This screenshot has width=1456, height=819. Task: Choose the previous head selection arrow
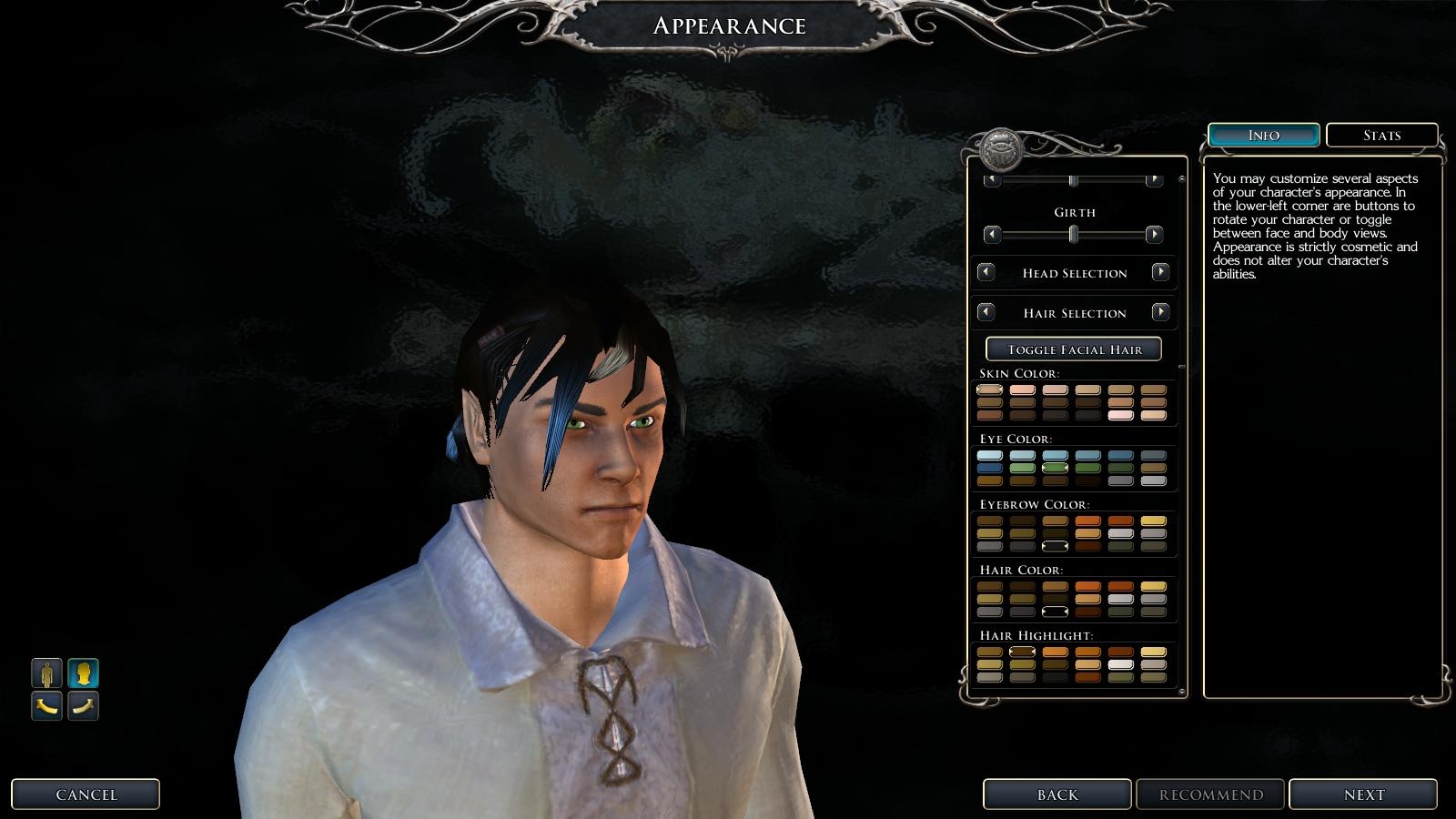986,272
